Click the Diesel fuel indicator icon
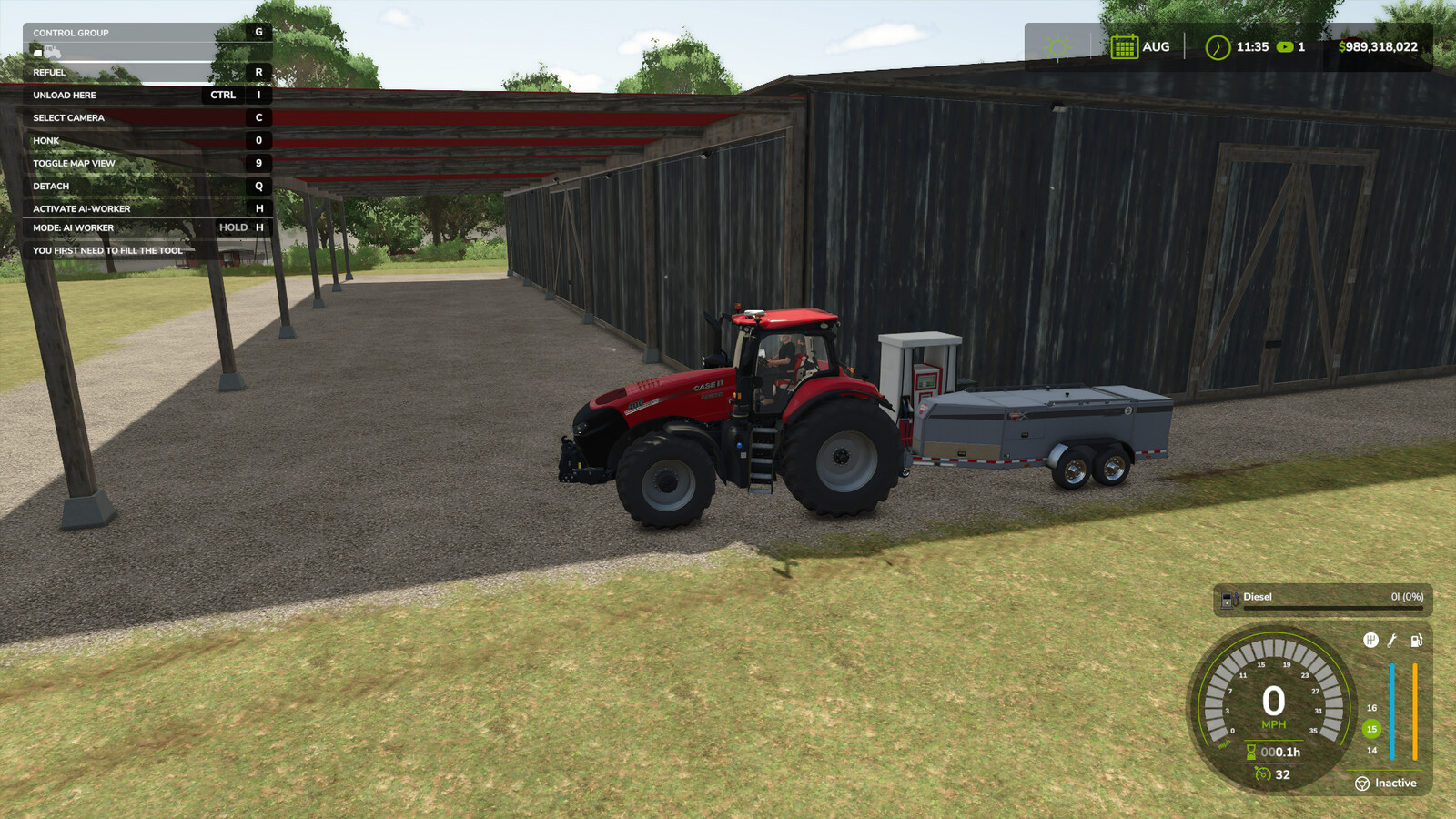 tap(1228, 598)
